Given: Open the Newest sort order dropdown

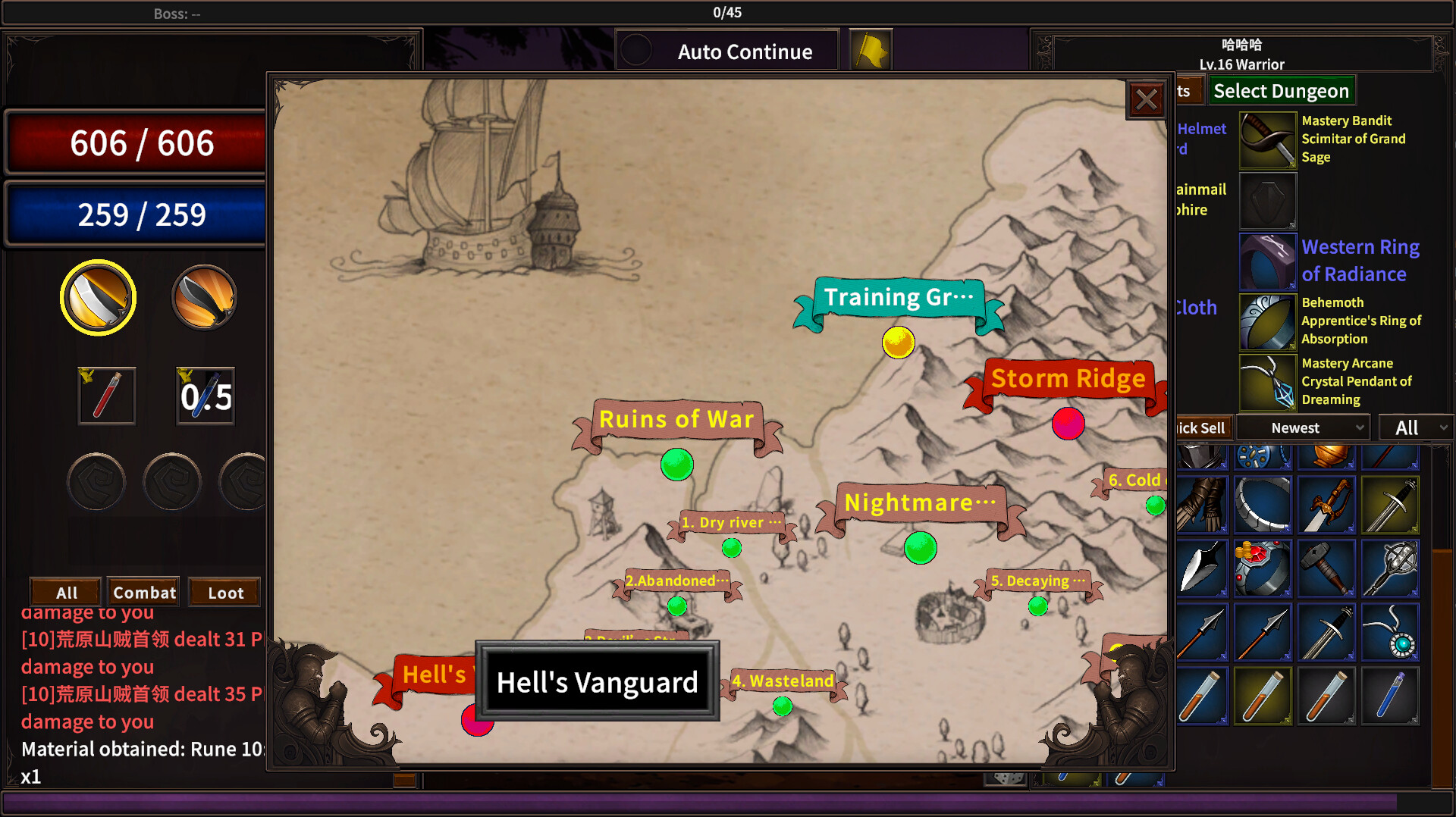Looking at the screenshot, I should (1301, 427).
